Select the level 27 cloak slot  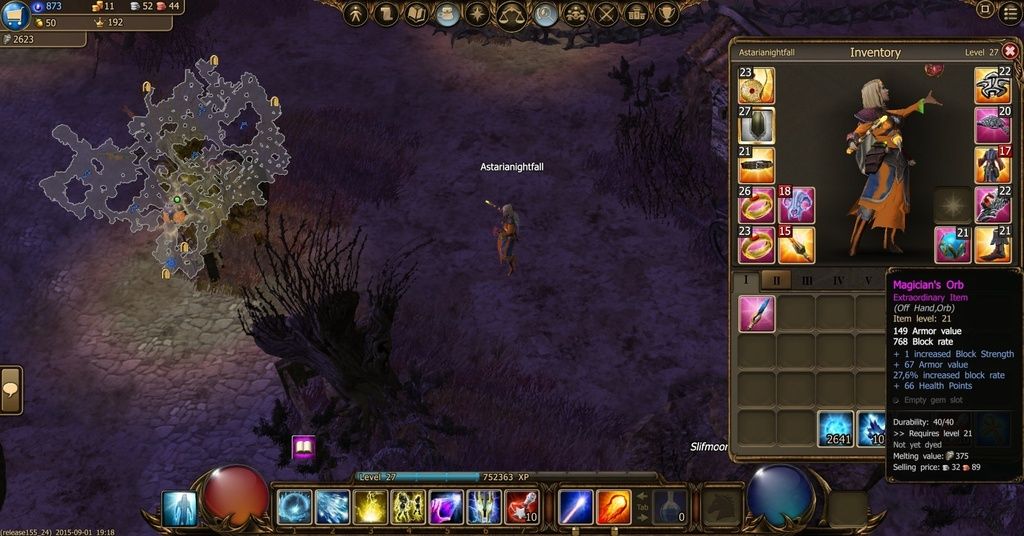point(756,125)
